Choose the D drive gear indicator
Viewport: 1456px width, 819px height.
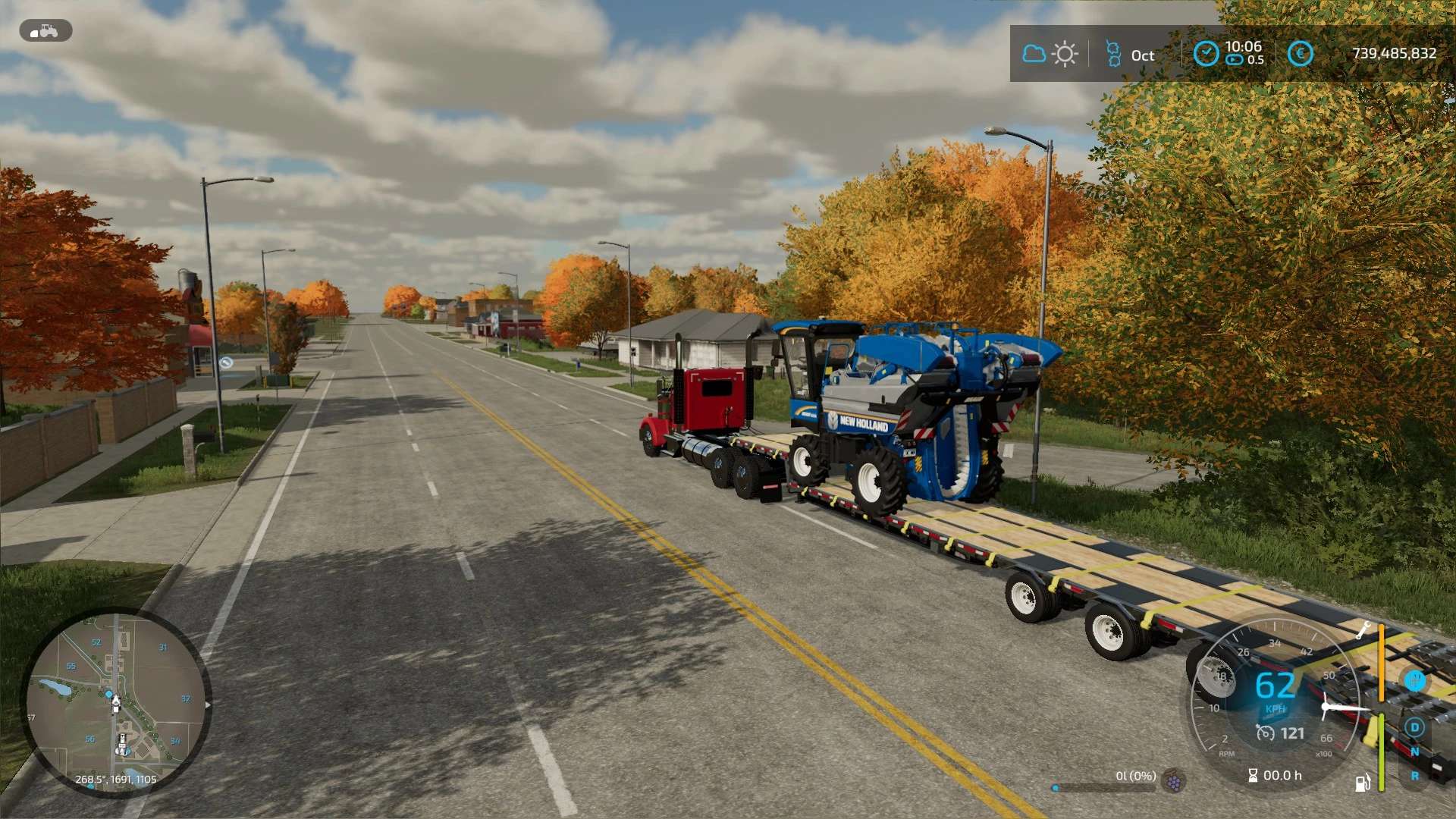pyautogui.click(x=1414, y=727)
